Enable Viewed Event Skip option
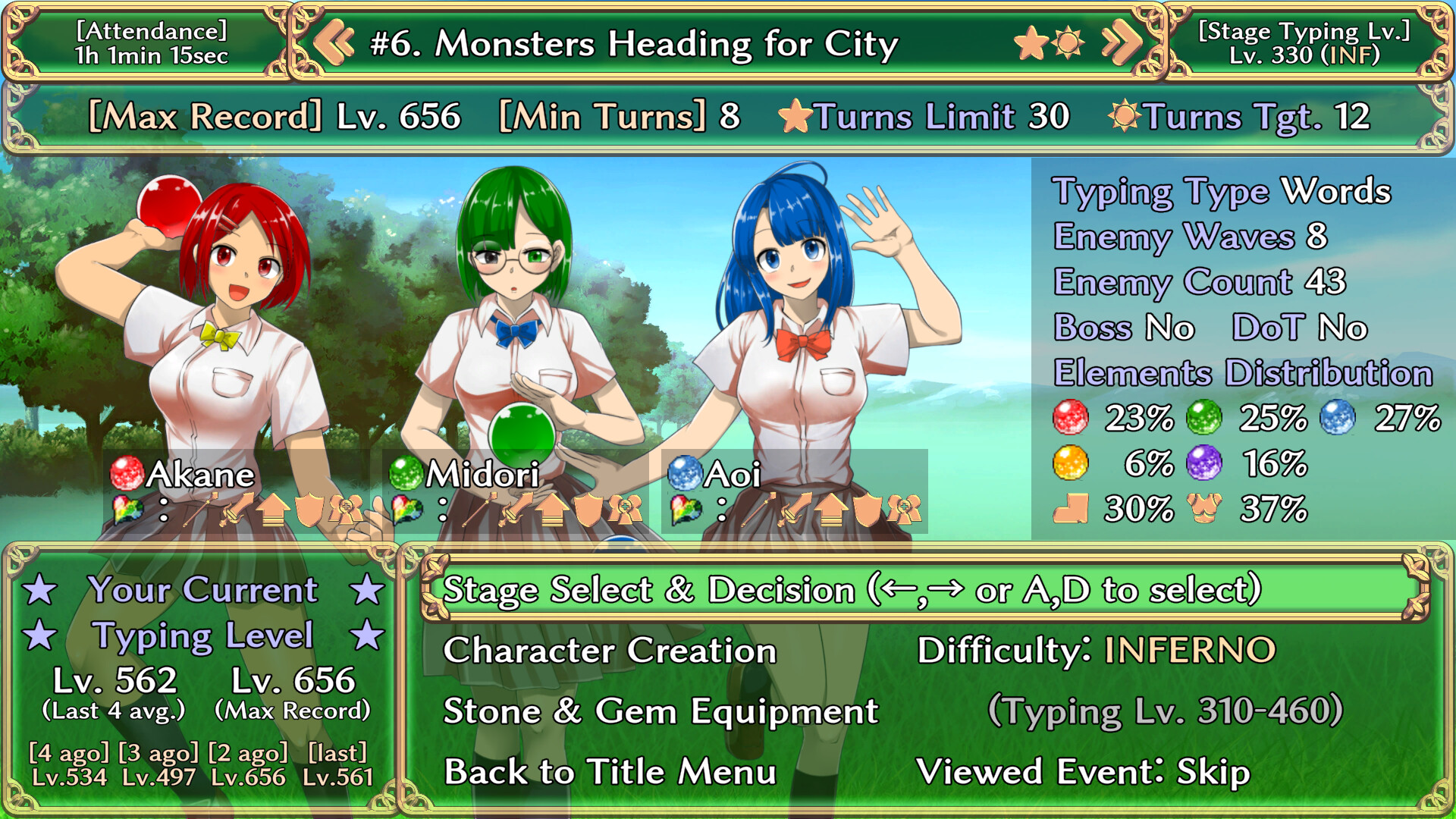 point(1084,773)
